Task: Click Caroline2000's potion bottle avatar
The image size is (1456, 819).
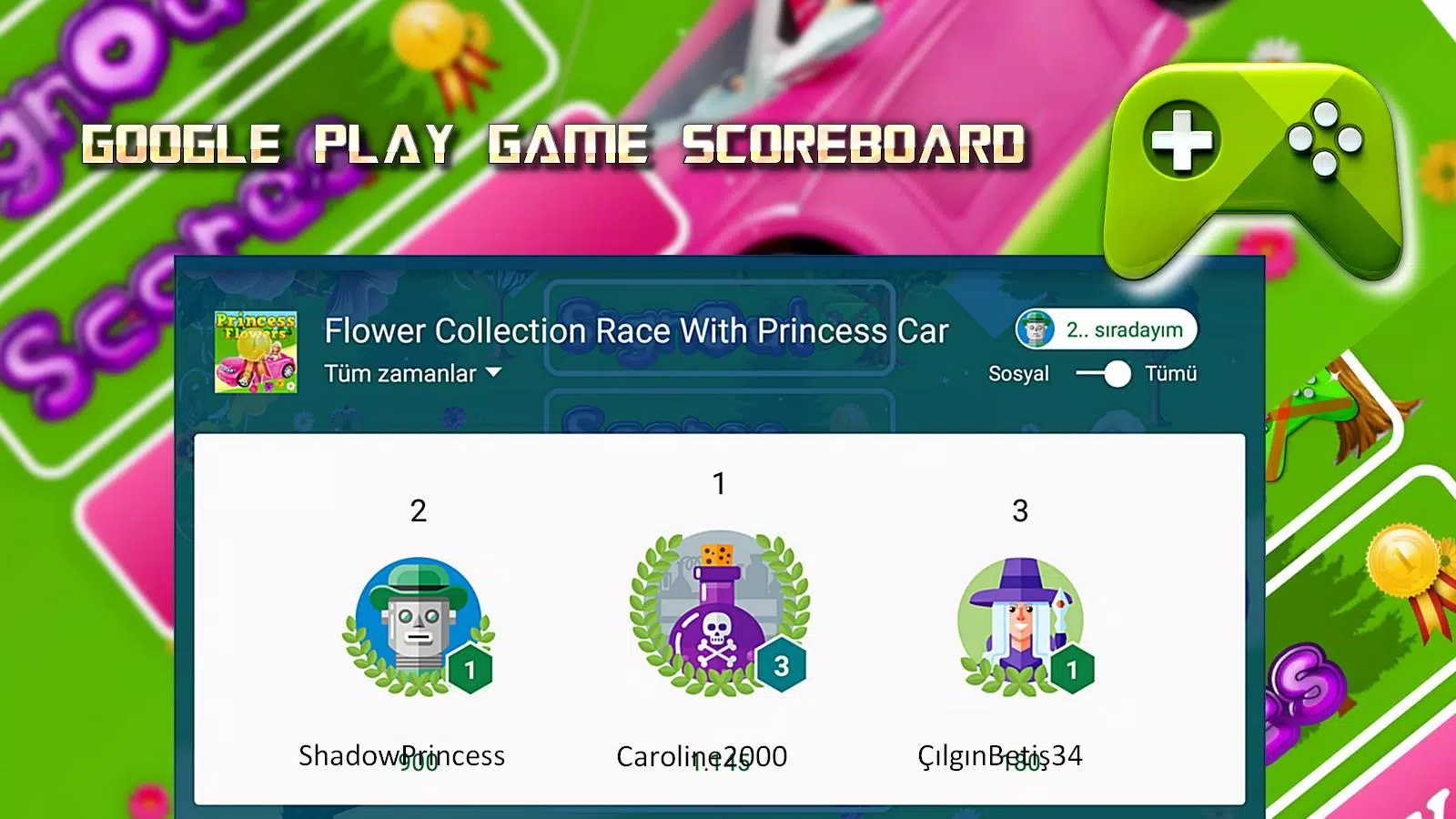Action: point(718,619)
